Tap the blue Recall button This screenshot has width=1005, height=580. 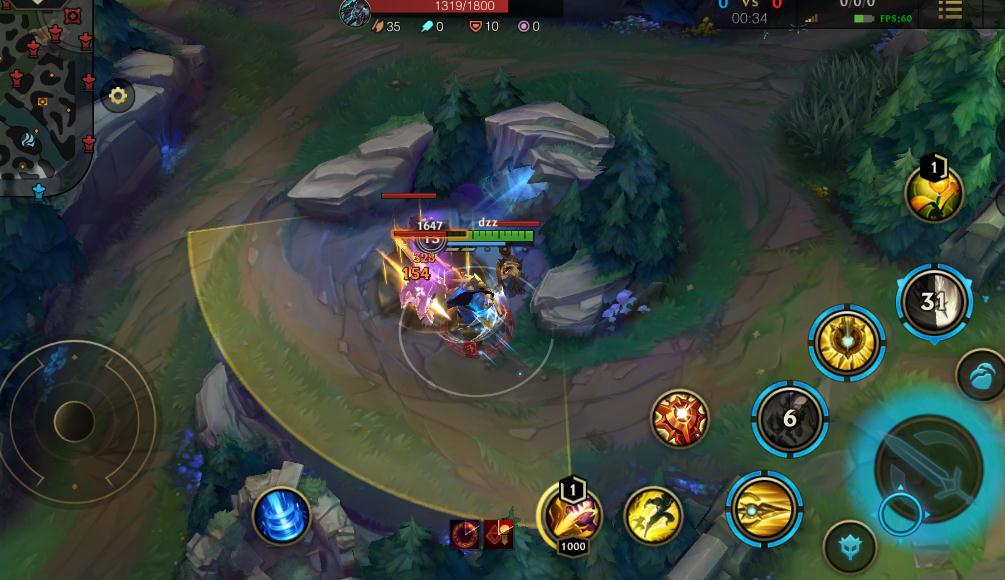280,516
